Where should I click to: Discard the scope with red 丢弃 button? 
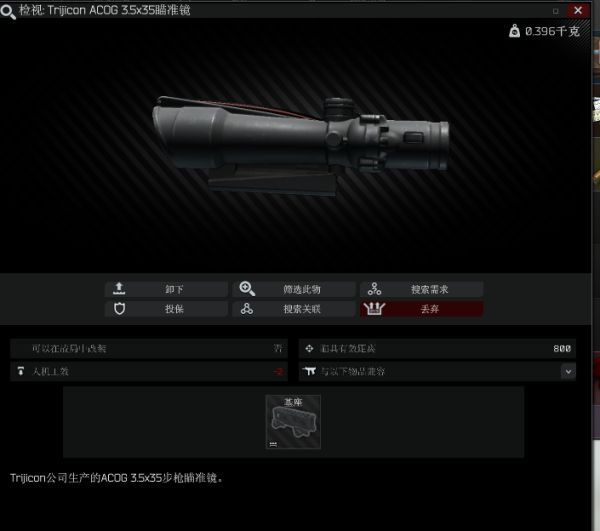pos(421,309)
